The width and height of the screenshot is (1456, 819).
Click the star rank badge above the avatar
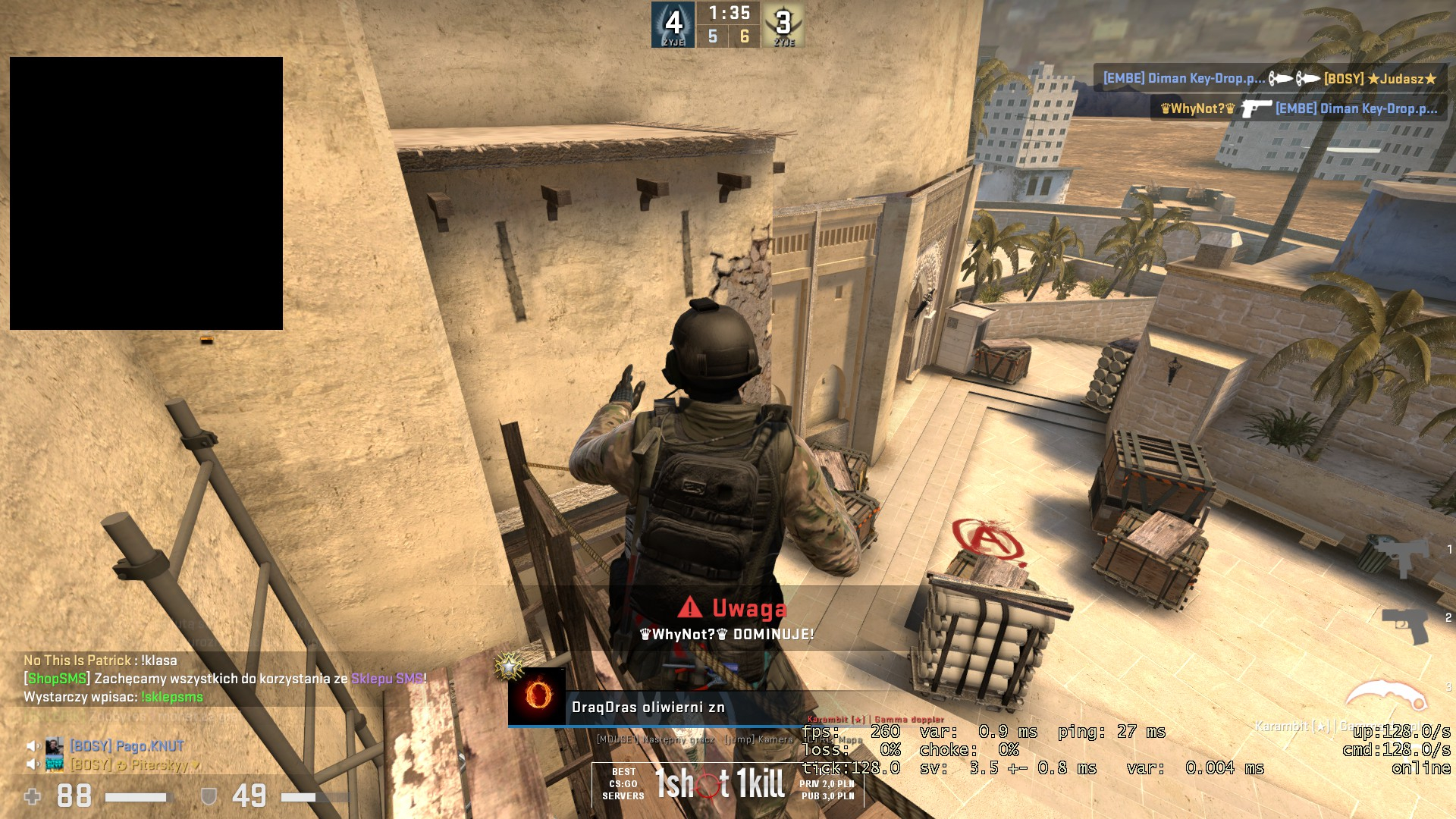pos(509,667)
